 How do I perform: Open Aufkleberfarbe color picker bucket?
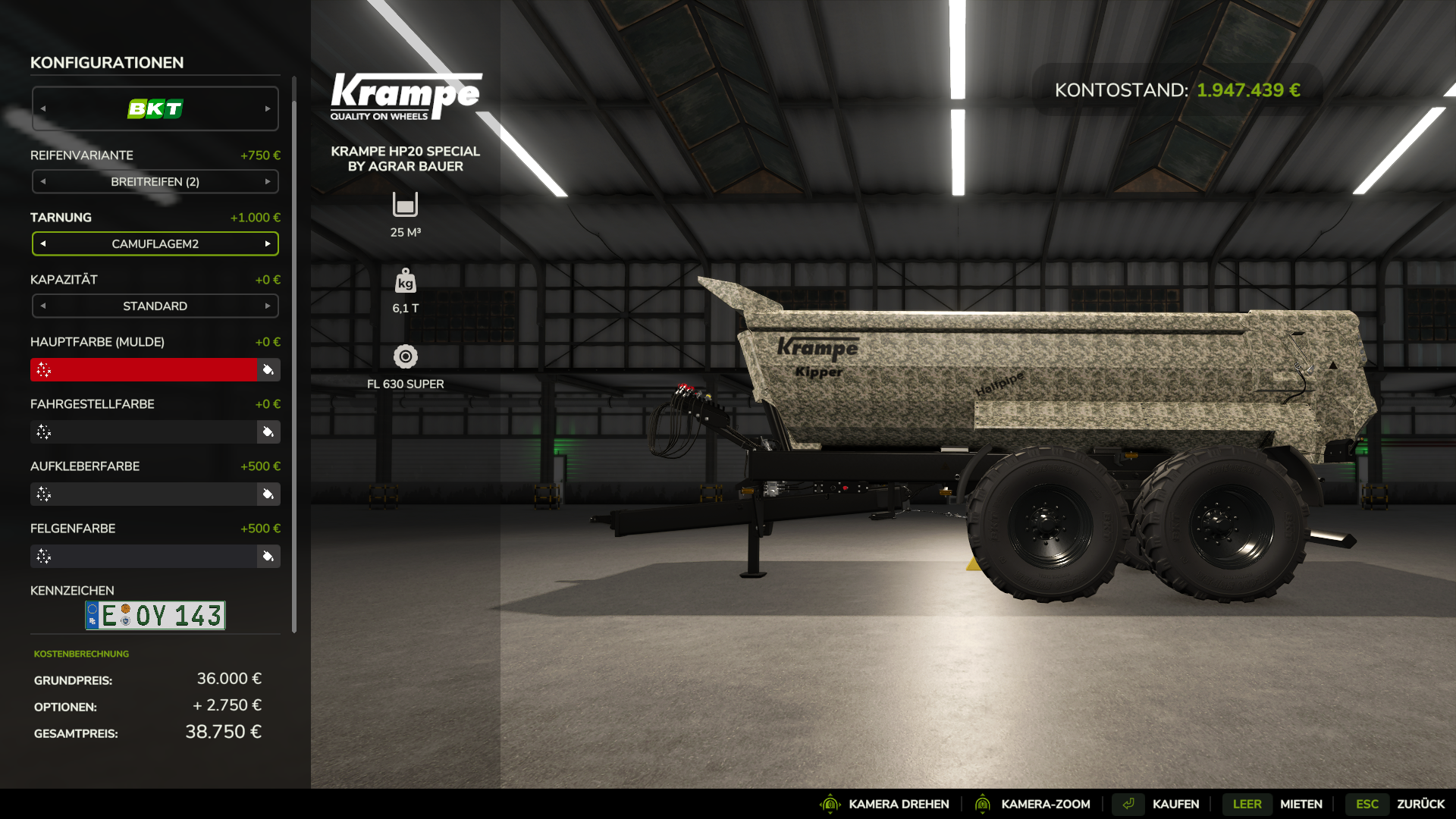point(268,494)
